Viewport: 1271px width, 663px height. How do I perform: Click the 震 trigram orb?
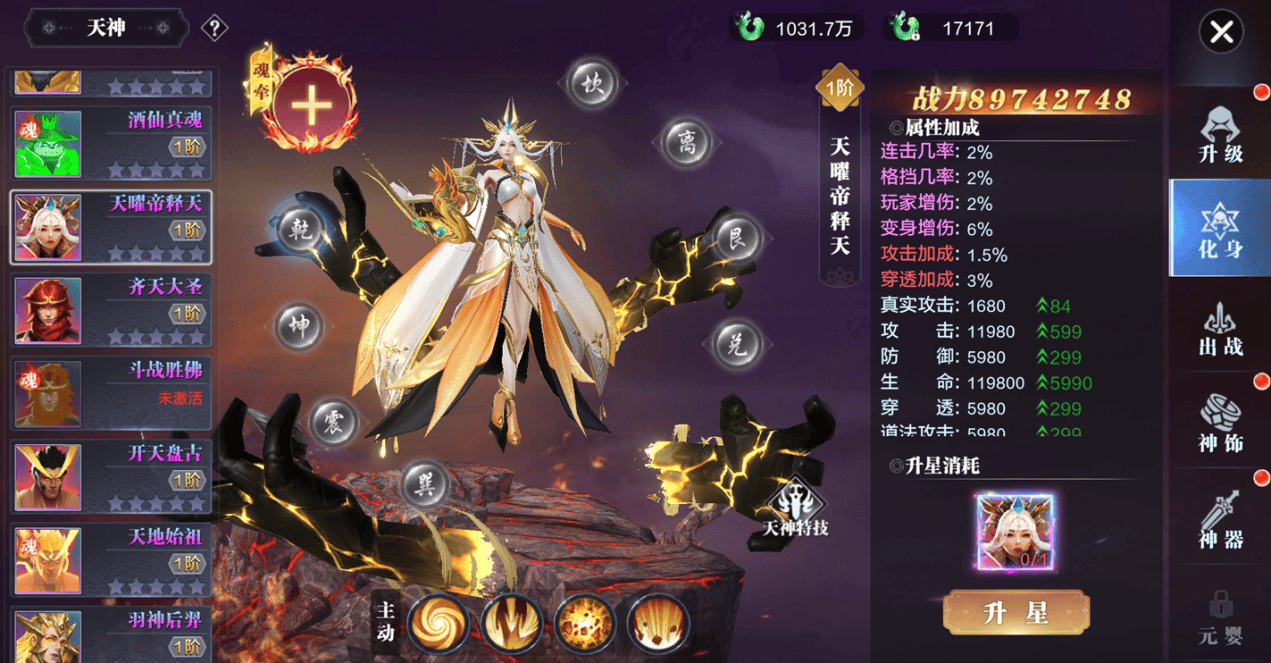click(x=334, y=422)
